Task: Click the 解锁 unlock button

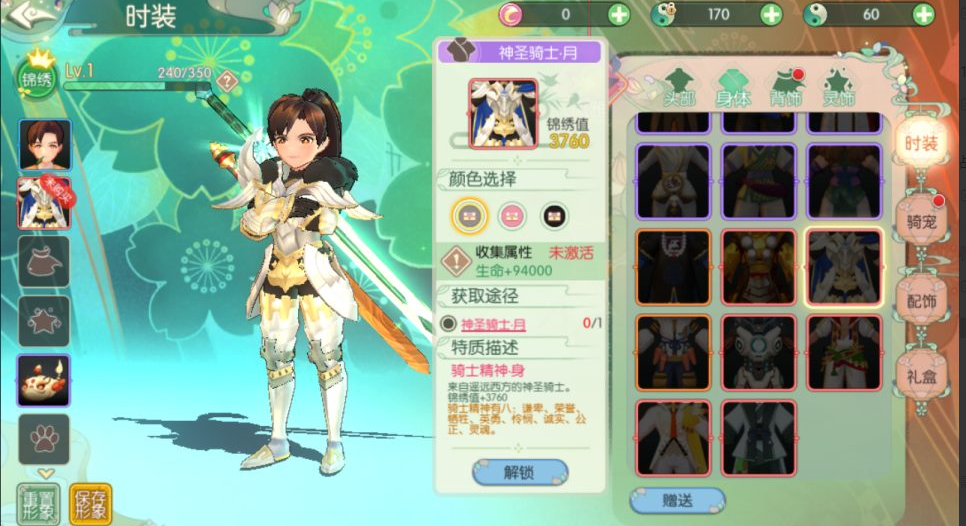Action: [520, 471]
